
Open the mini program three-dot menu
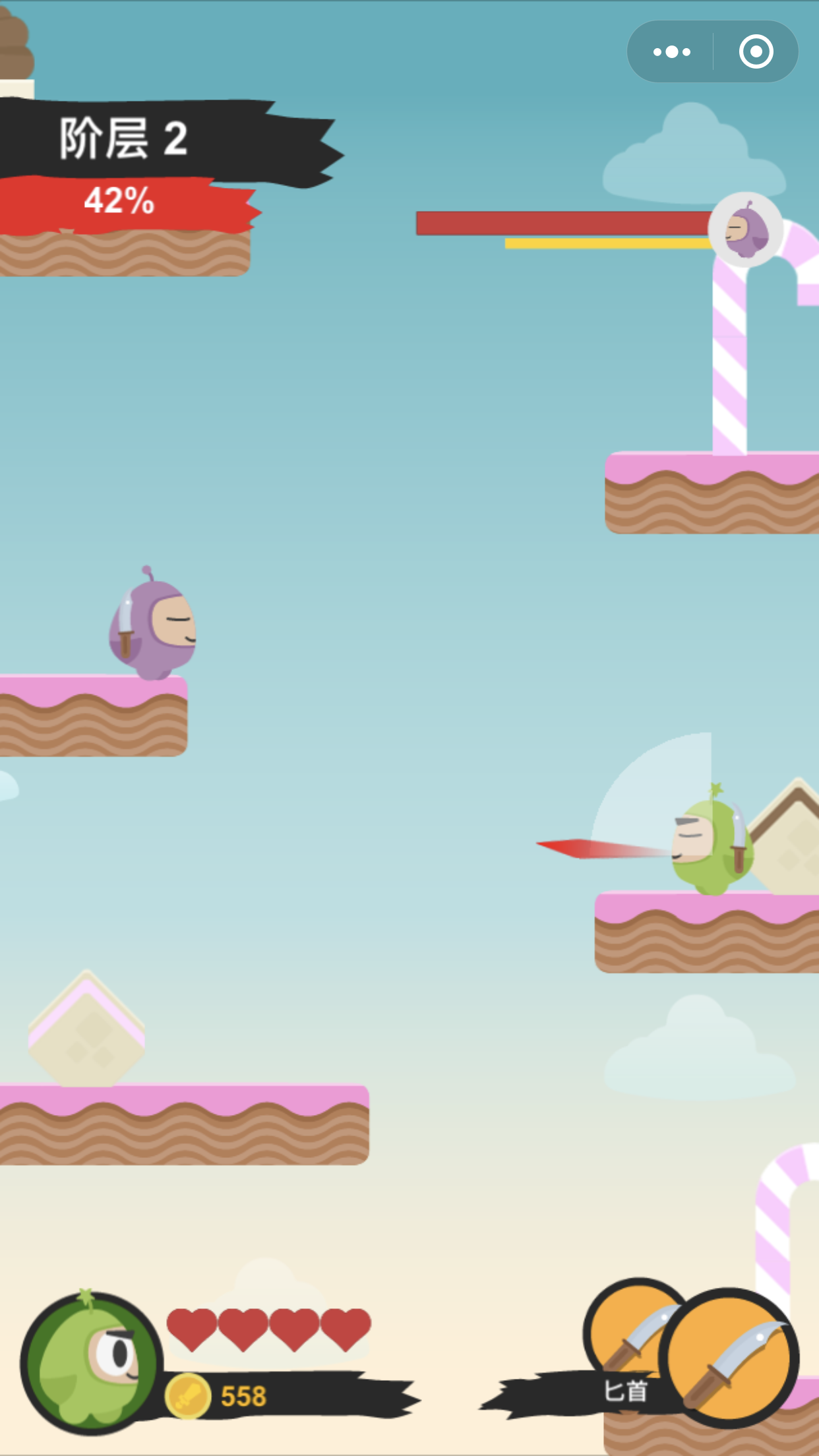671,51
